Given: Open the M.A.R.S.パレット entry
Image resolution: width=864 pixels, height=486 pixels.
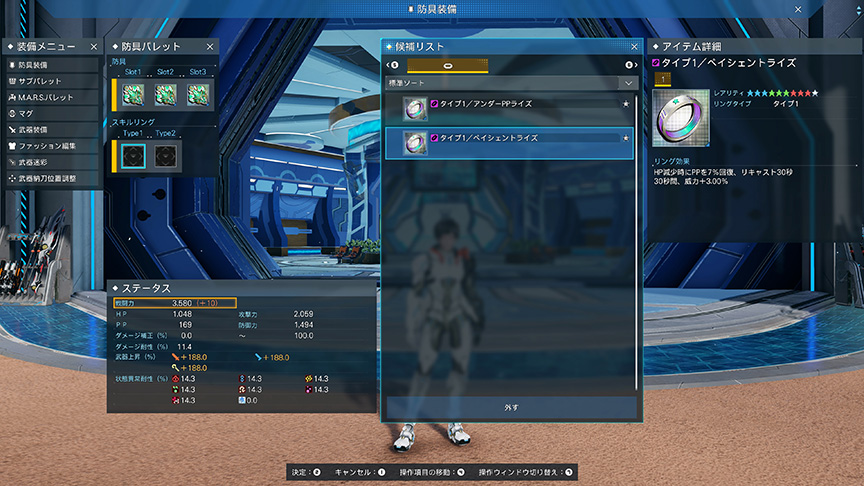Looking at the screenshot, I should pos(48,97).
